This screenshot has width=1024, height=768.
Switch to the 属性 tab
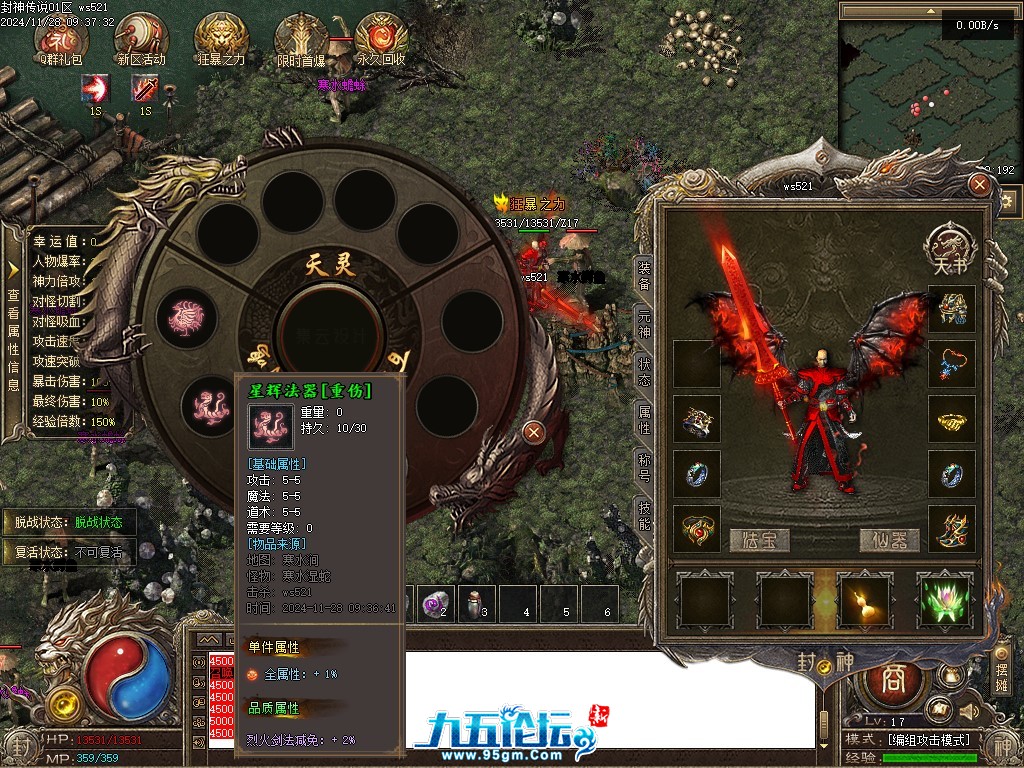click(x=644, y=419)
